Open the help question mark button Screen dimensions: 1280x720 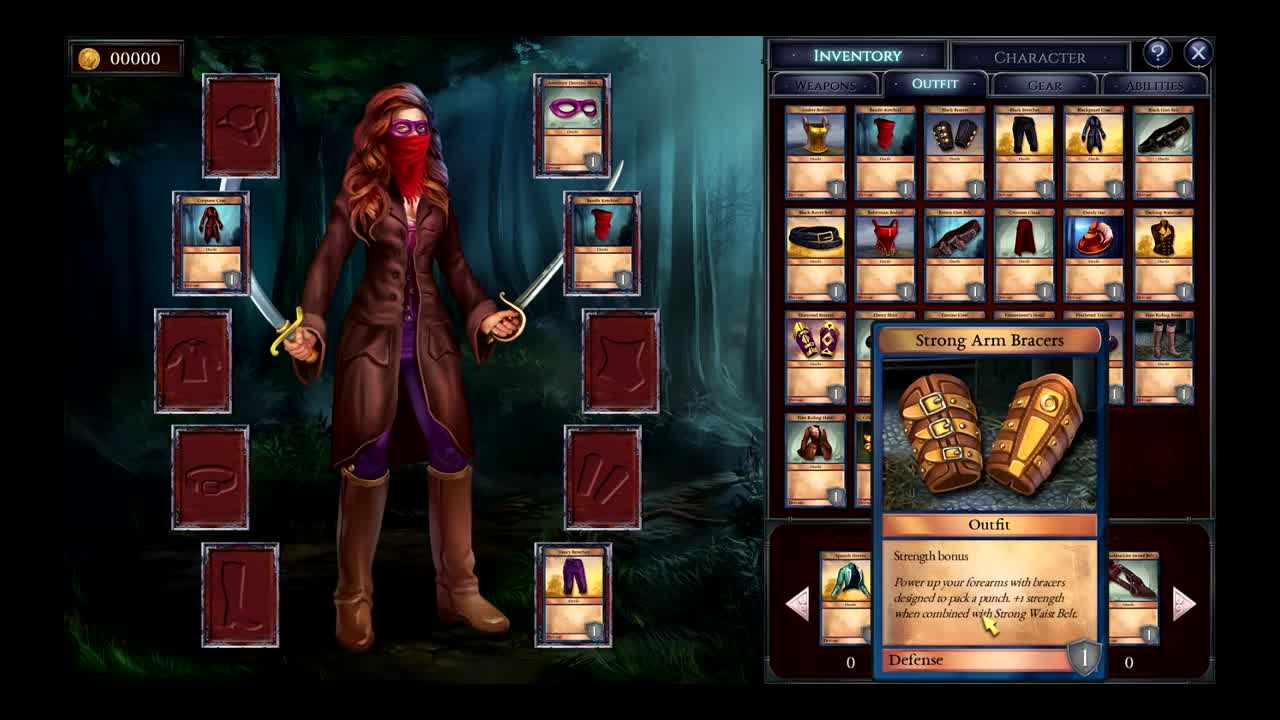pyautogui.click(x=1157, y=53)
